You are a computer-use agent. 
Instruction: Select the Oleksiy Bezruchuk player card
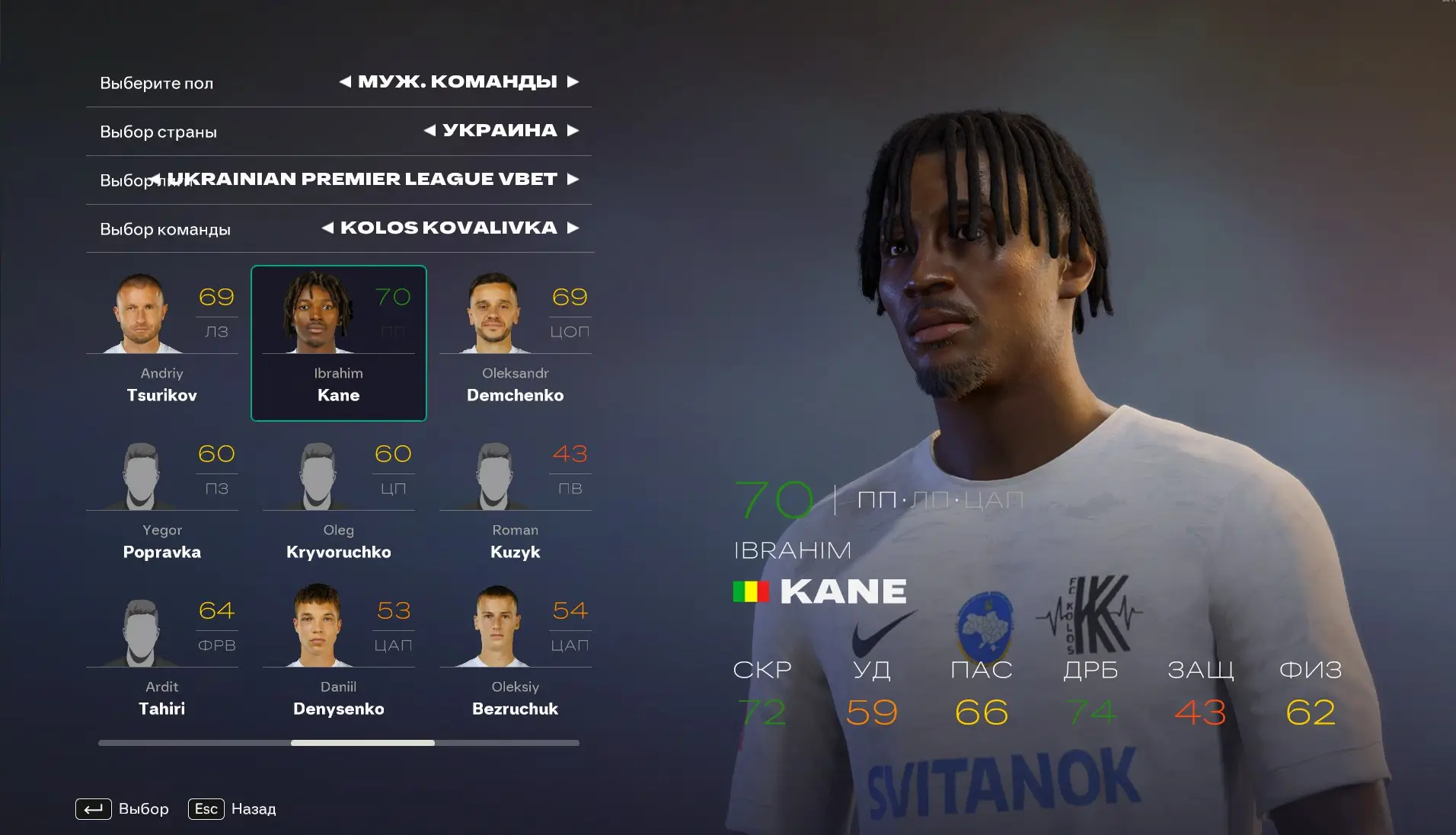(516, 656)
